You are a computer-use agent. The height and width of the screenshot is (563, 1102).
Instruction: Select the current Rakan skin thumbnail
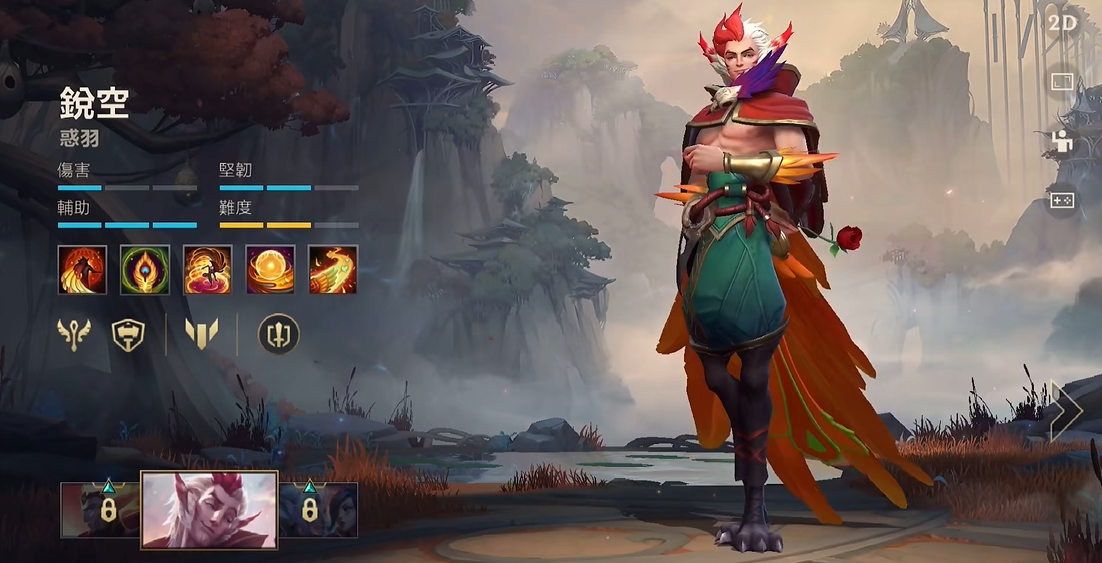tap(209, 510)
